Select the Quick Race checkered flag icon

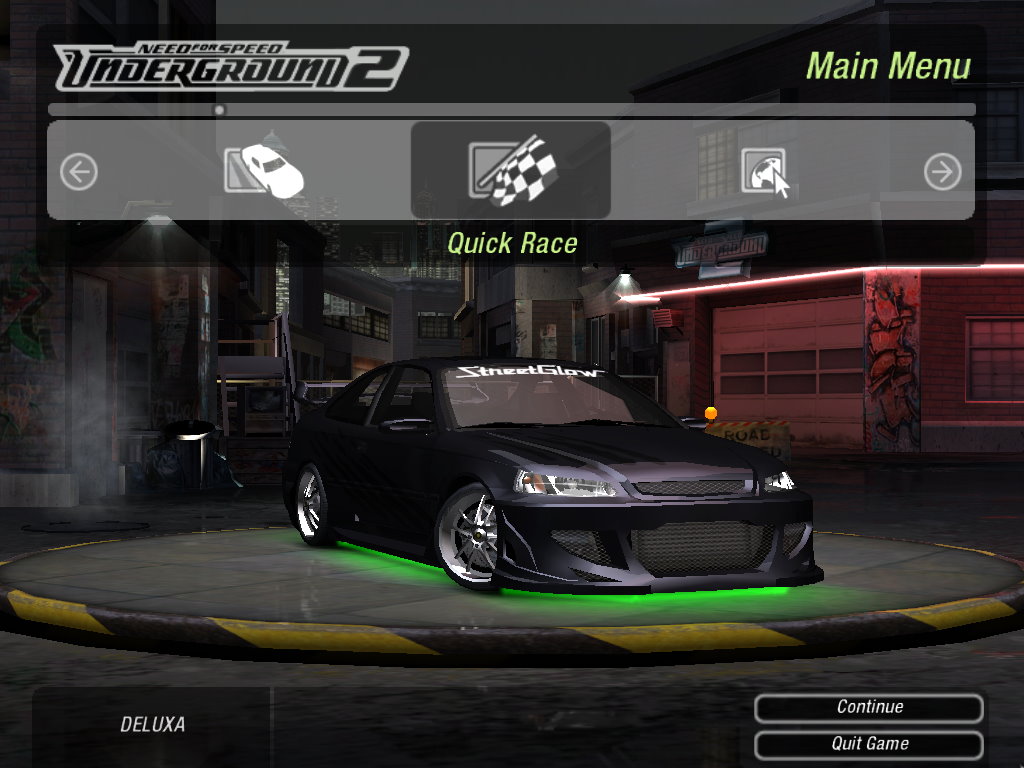[511, 171]
